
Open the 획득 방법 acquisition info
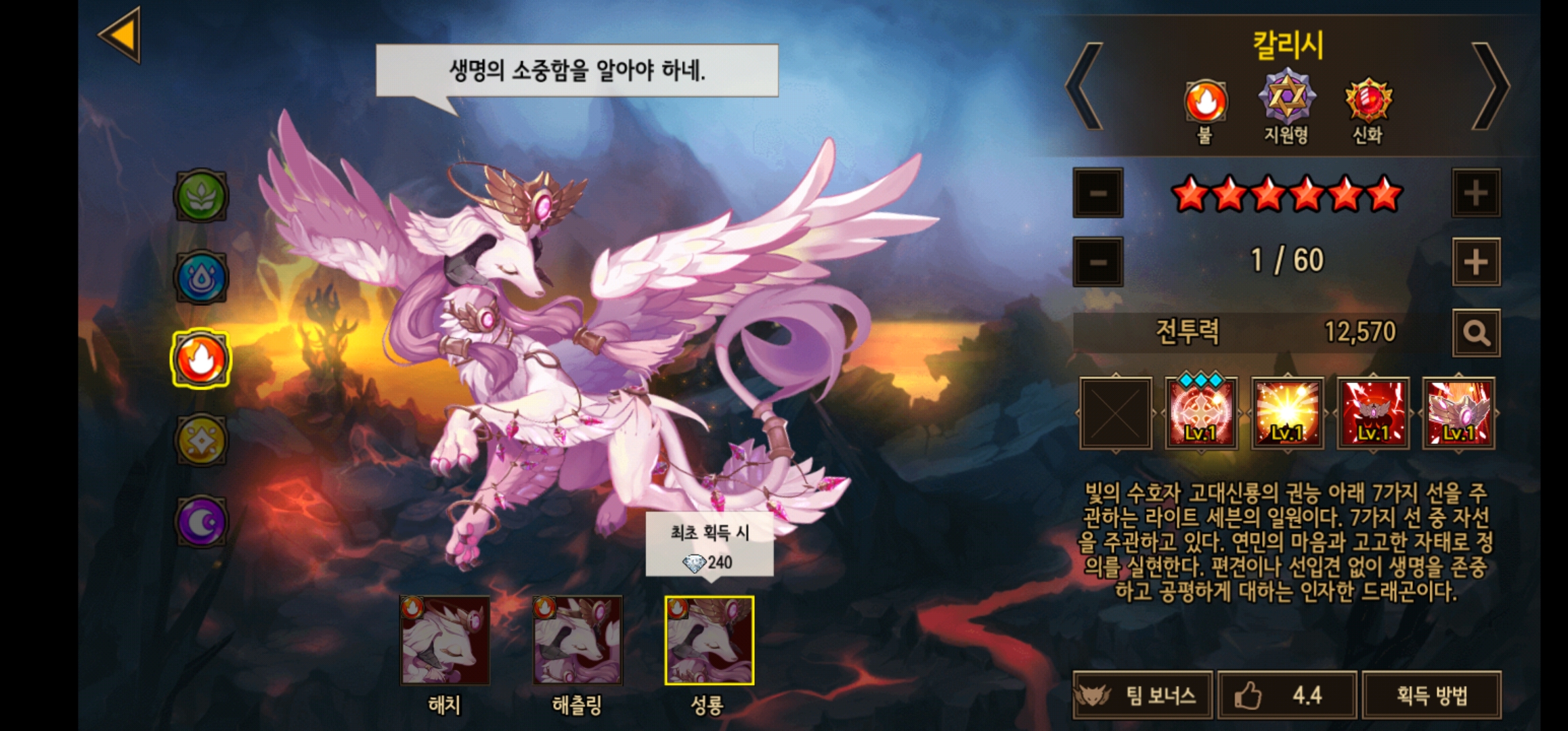[x=1431, y=695]
